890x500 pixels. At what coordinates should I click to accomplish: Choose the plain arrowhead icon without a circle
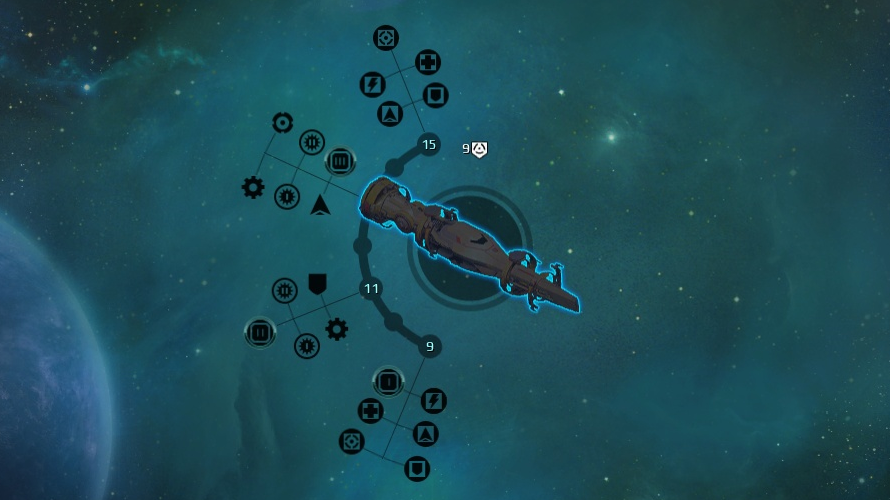click(x=320, y=205)
